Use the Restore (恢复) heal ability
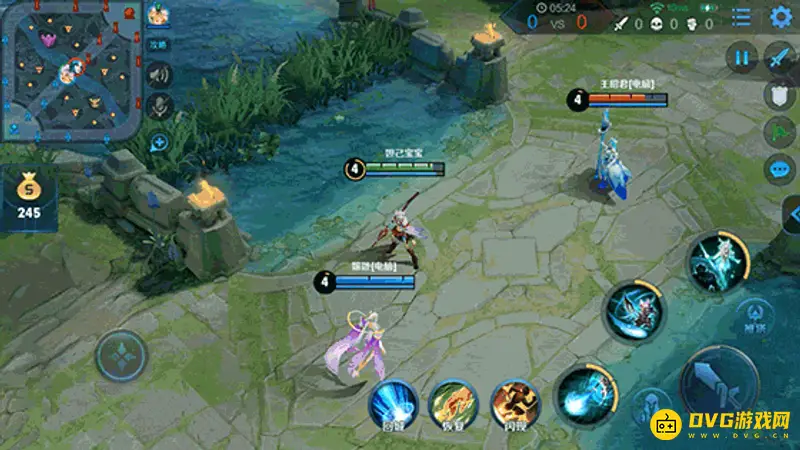800x450 pixels. tap(453, 403)
